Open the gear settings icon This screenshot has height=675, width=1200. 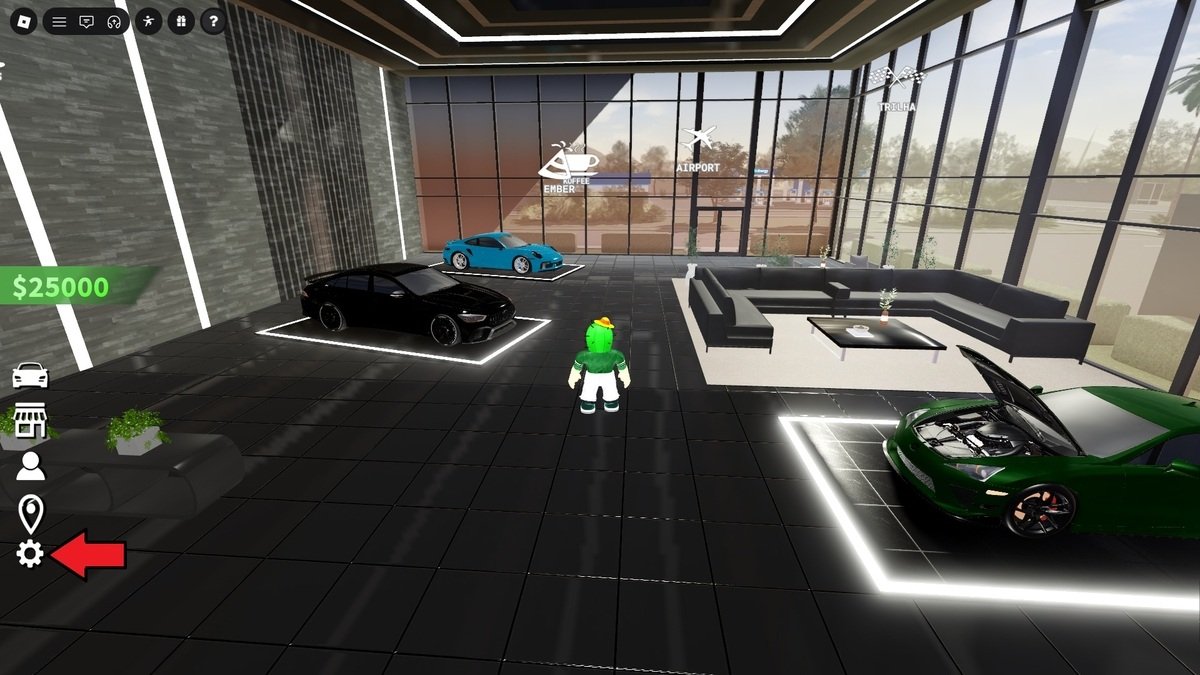[x=30, y=554]
